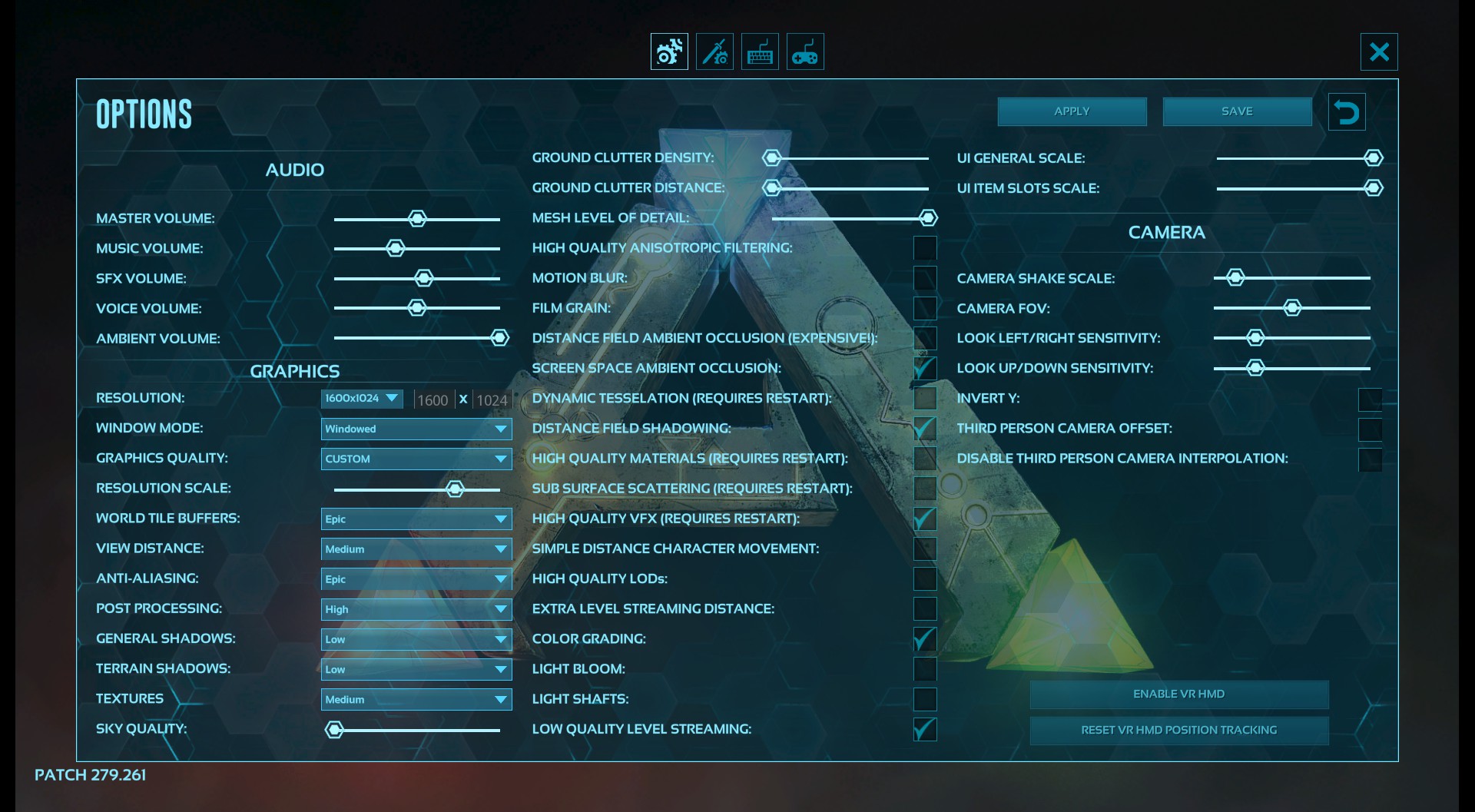Expand the Graphics Quality dropdown
The height and width of the screenshot is (812, 1475).
point(416,459)
